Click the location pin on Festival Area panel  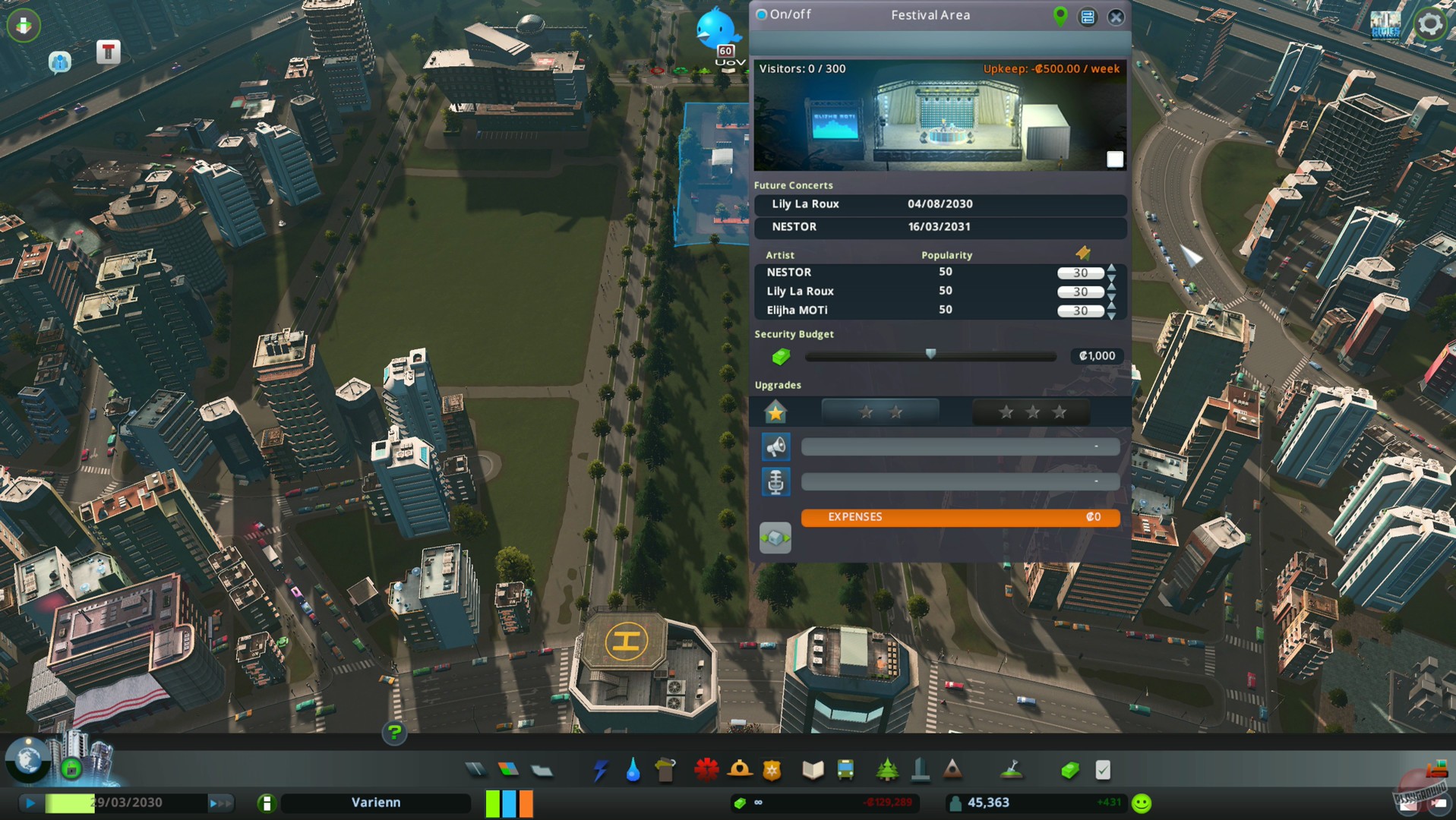pyautogui.click(x=1060, y=15)
